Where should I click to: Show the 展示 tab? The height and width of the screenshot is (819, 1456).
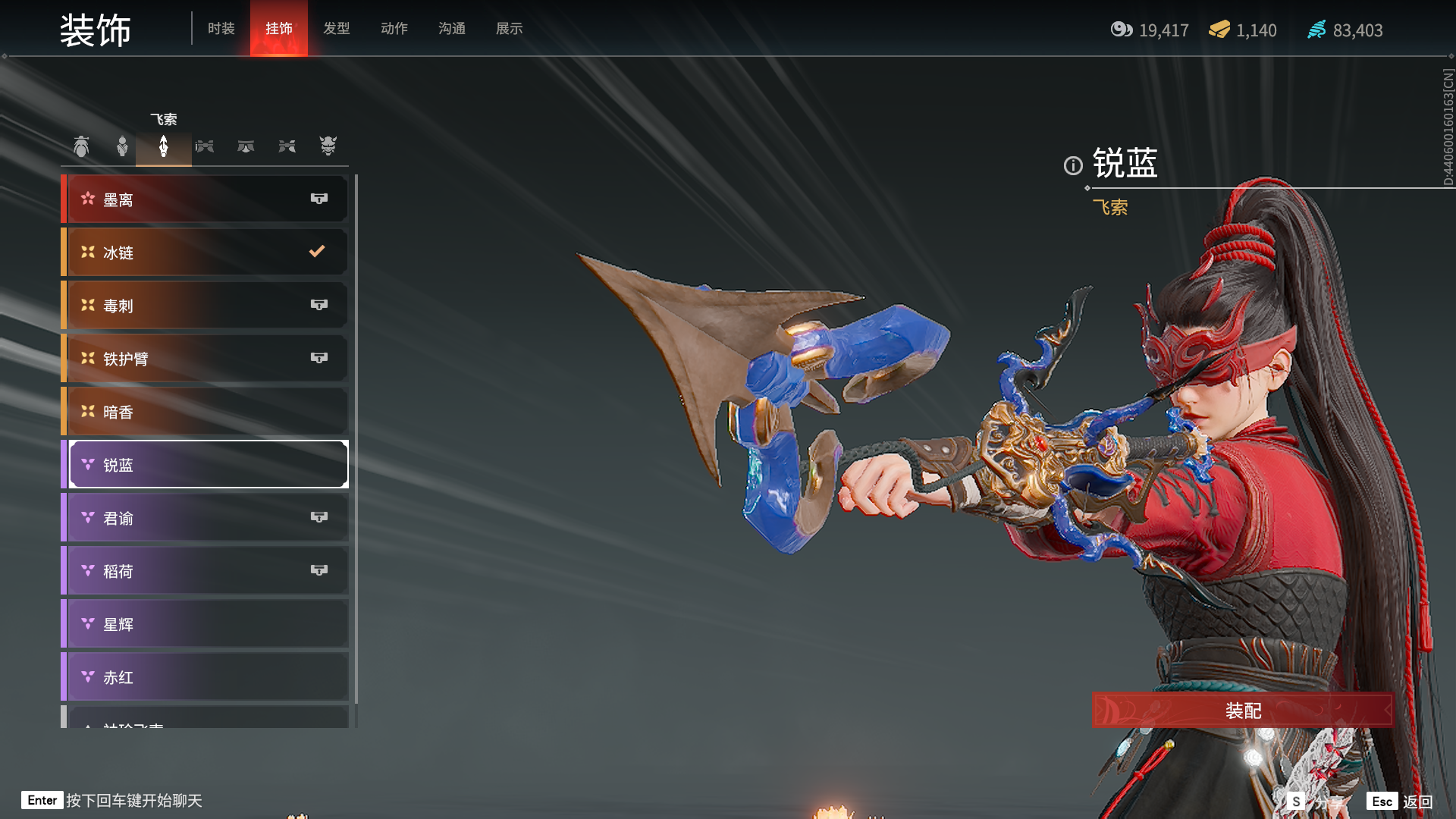pos(509,29)
